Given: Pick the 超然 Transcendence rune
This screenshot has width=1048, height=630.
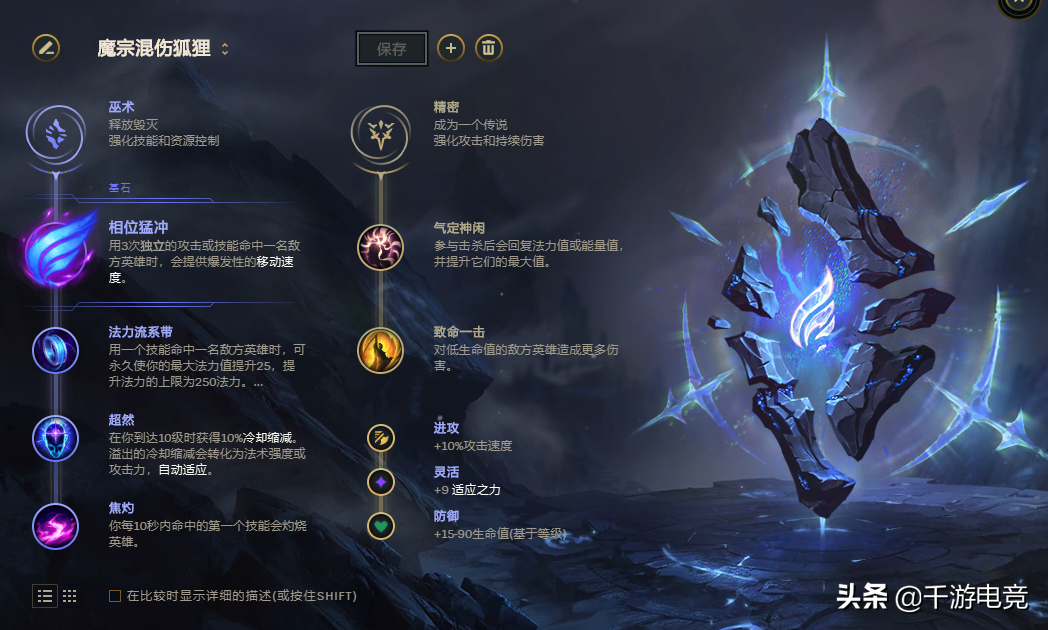Looking at the screenshot, I should pos(55,438).
